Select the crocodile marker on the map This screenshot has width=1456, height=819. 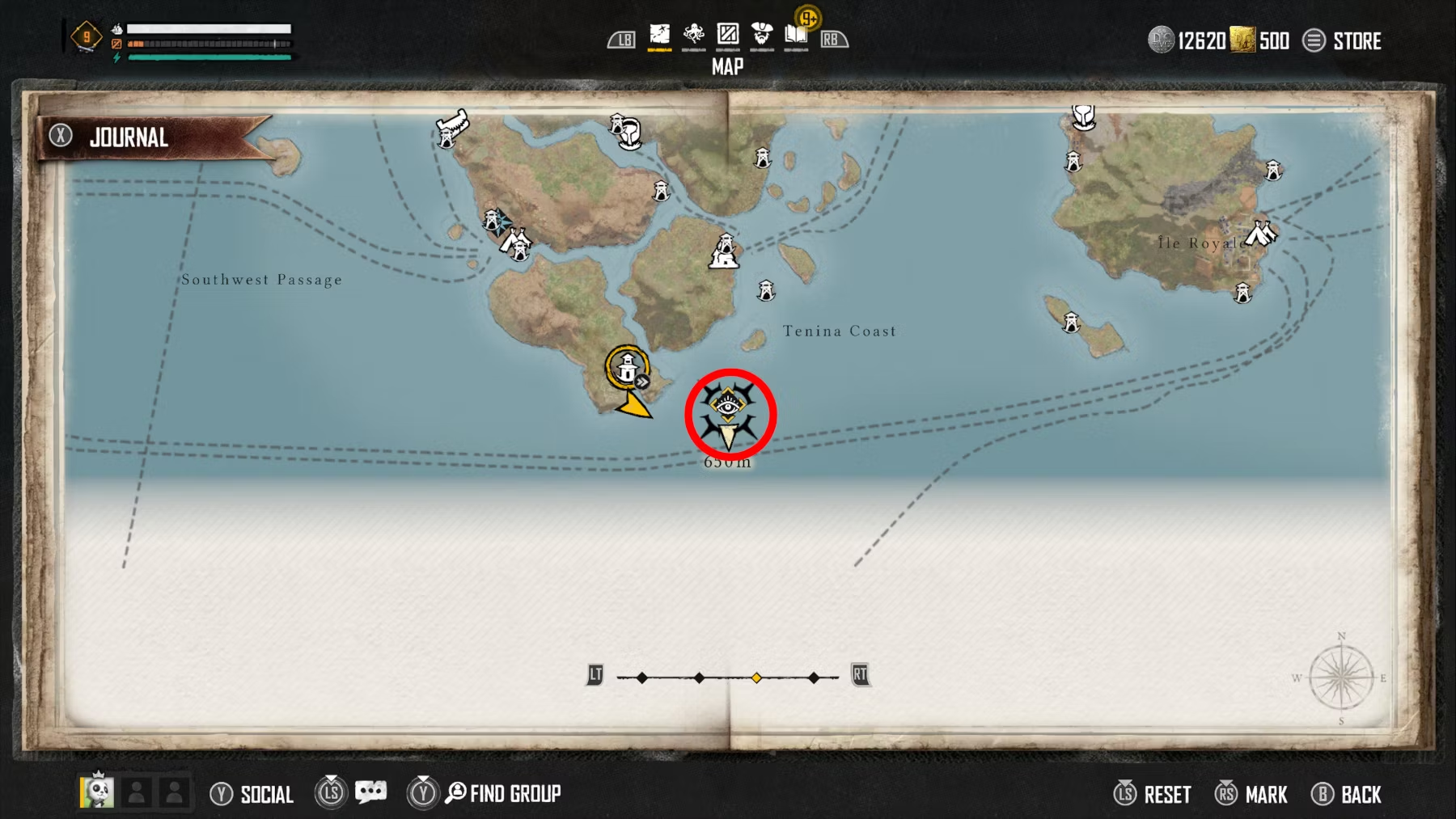[452, 125]
